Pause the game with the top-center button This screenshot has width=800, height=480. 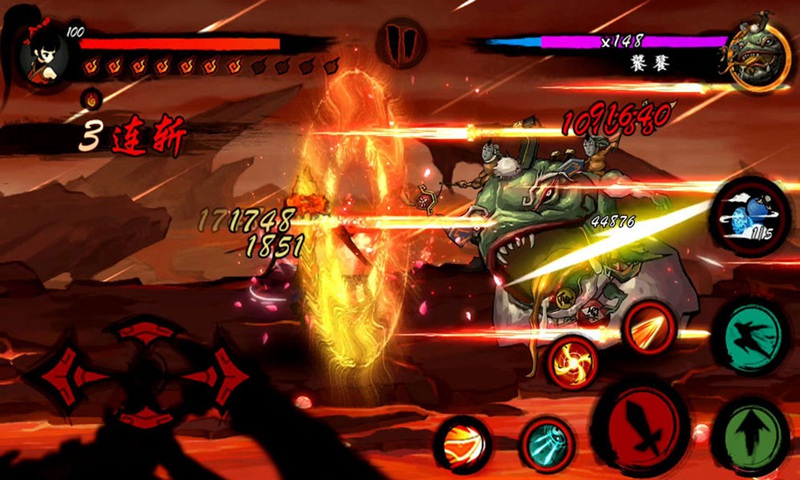coord(400,43)
